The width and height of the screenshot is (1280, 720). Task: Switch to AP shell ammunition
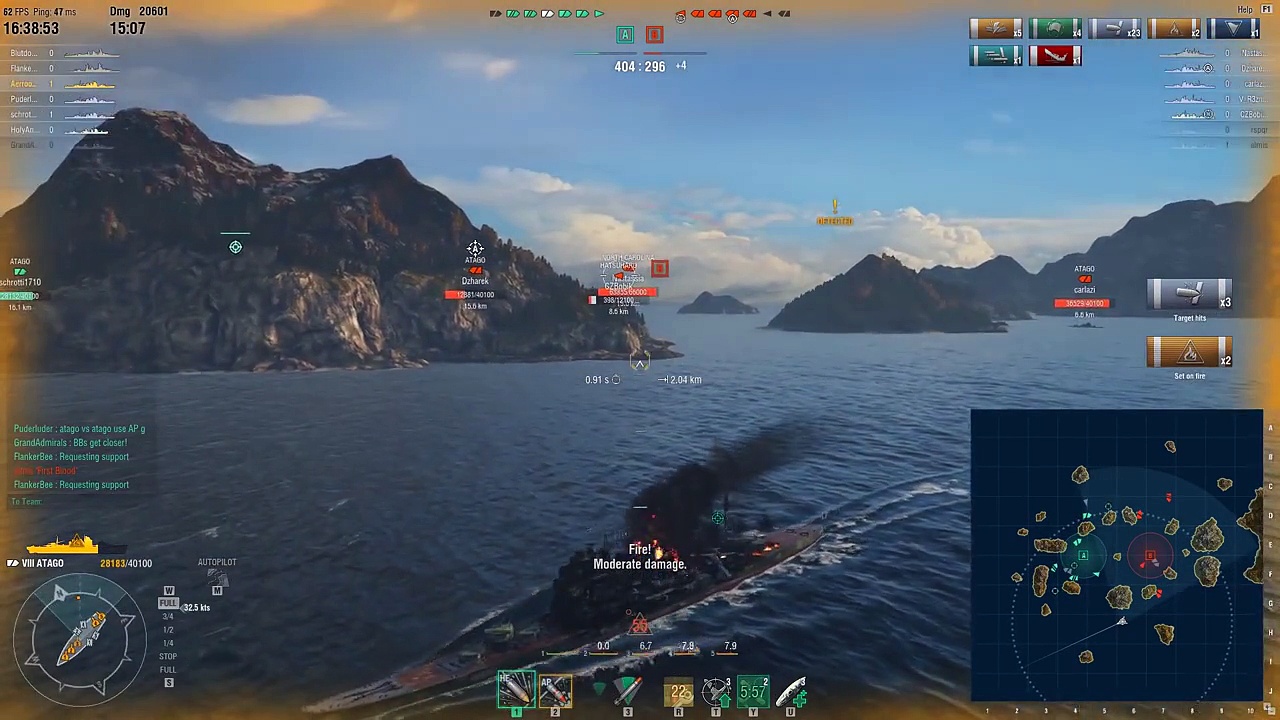555,689
